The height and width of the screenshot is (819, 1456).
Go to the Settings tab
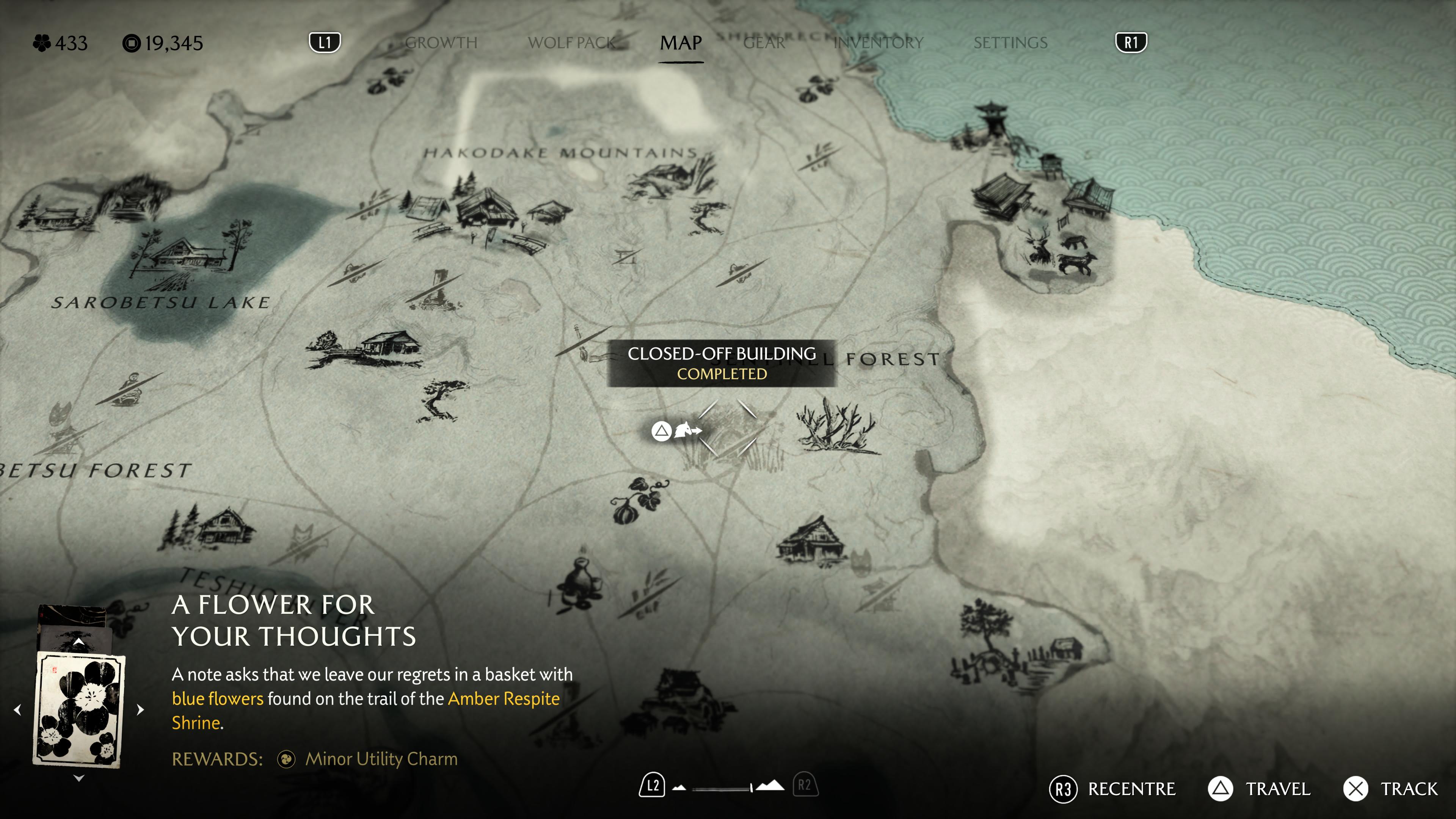[x=1010, y=43]
